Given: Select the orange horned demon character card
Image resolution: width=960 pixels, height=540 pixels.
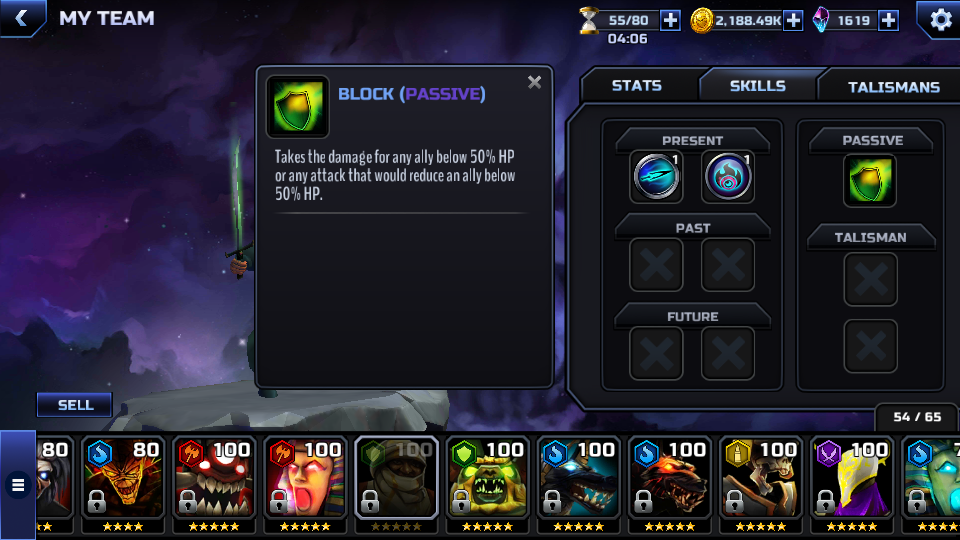Looking at the screenshot, I should tap(122, 483).
